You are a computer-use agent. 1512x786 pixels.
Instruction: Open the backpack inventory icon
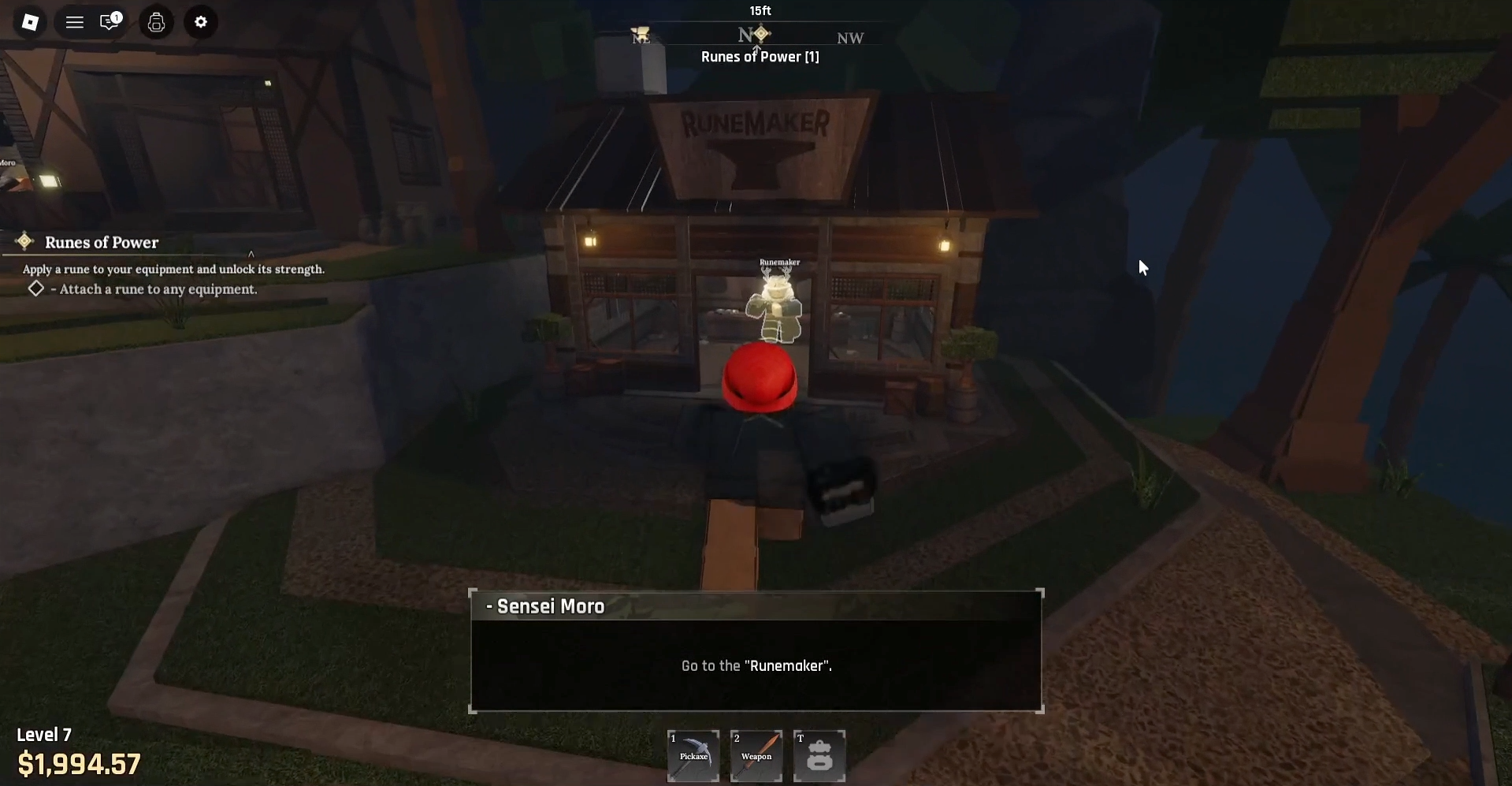pos(155,22)
